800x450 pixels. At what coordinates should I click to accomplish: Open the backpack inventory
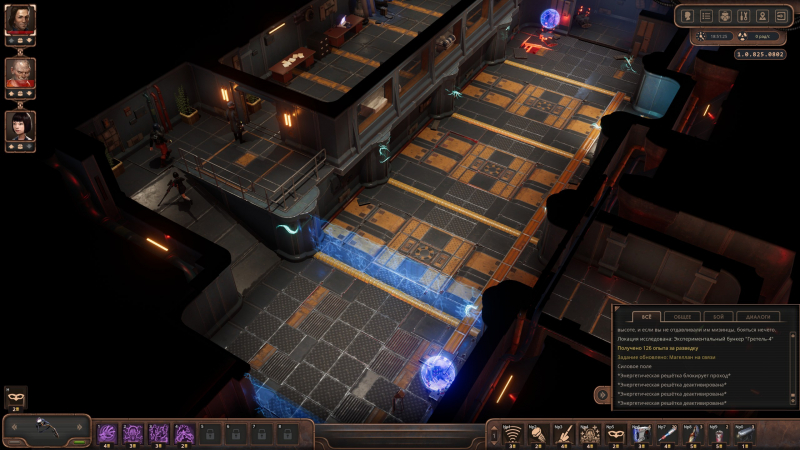[x=725, y=16]
